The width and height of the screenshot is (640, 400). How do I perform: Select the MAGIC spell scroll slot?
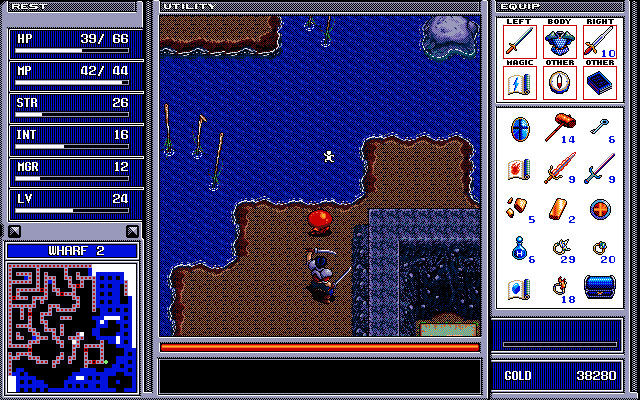pyautogui.click(x=520, y=82)
